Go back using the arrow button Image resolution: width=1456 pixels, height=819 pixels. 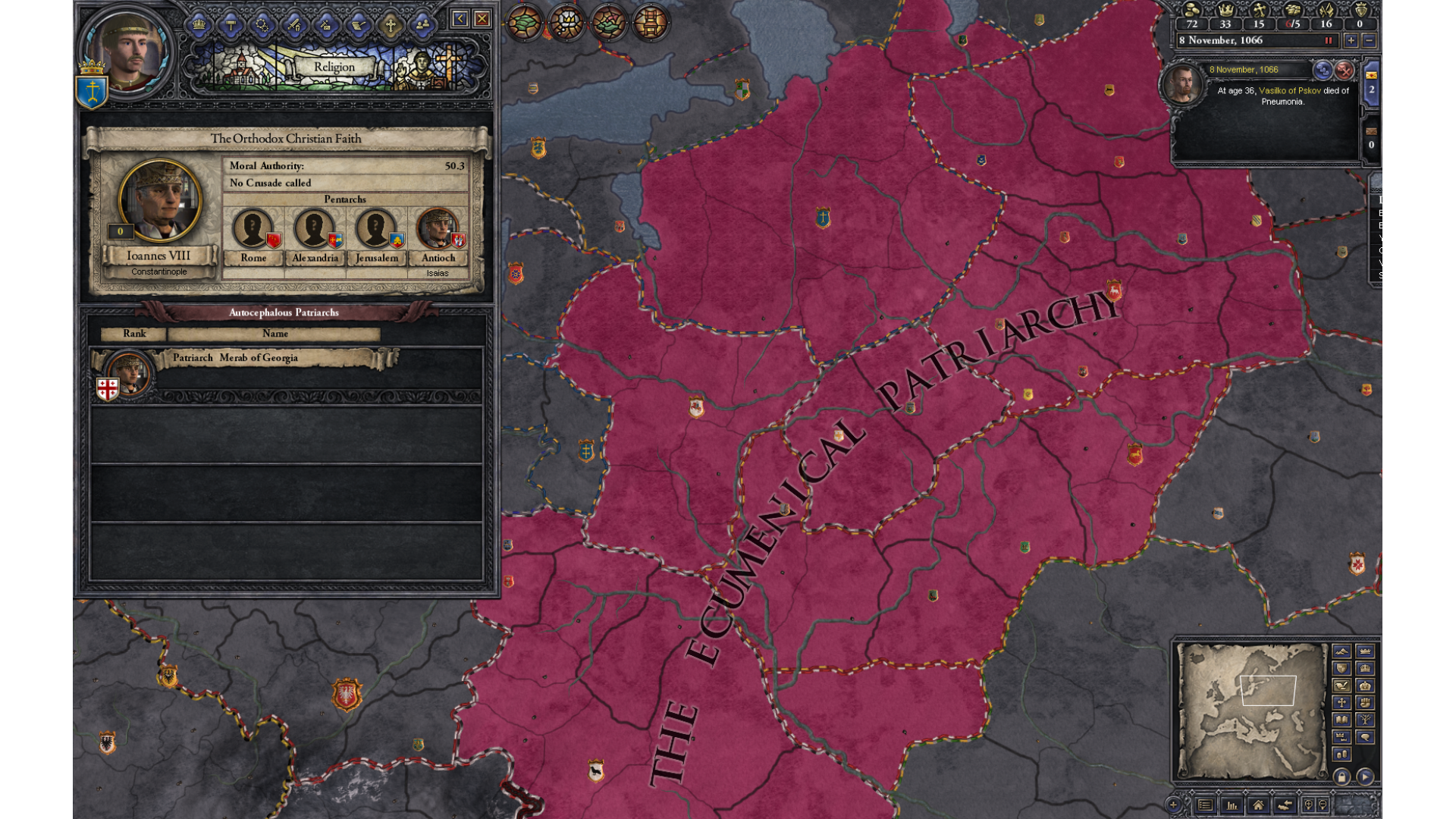[460, 19]
